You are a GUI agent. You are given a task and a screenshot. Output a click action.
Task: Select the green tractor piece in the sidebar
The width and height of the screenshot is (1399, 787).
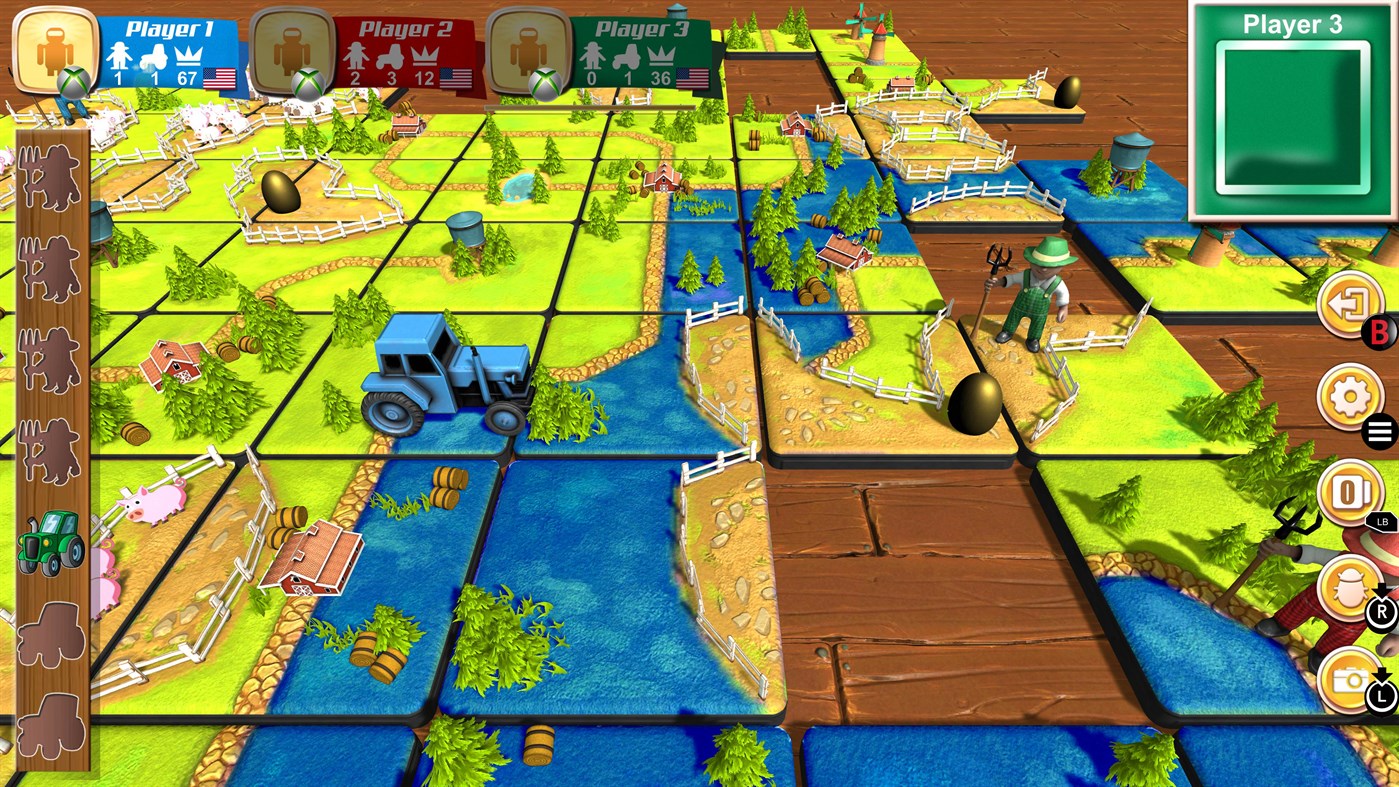pyautogui.click(x=52, y=545)
